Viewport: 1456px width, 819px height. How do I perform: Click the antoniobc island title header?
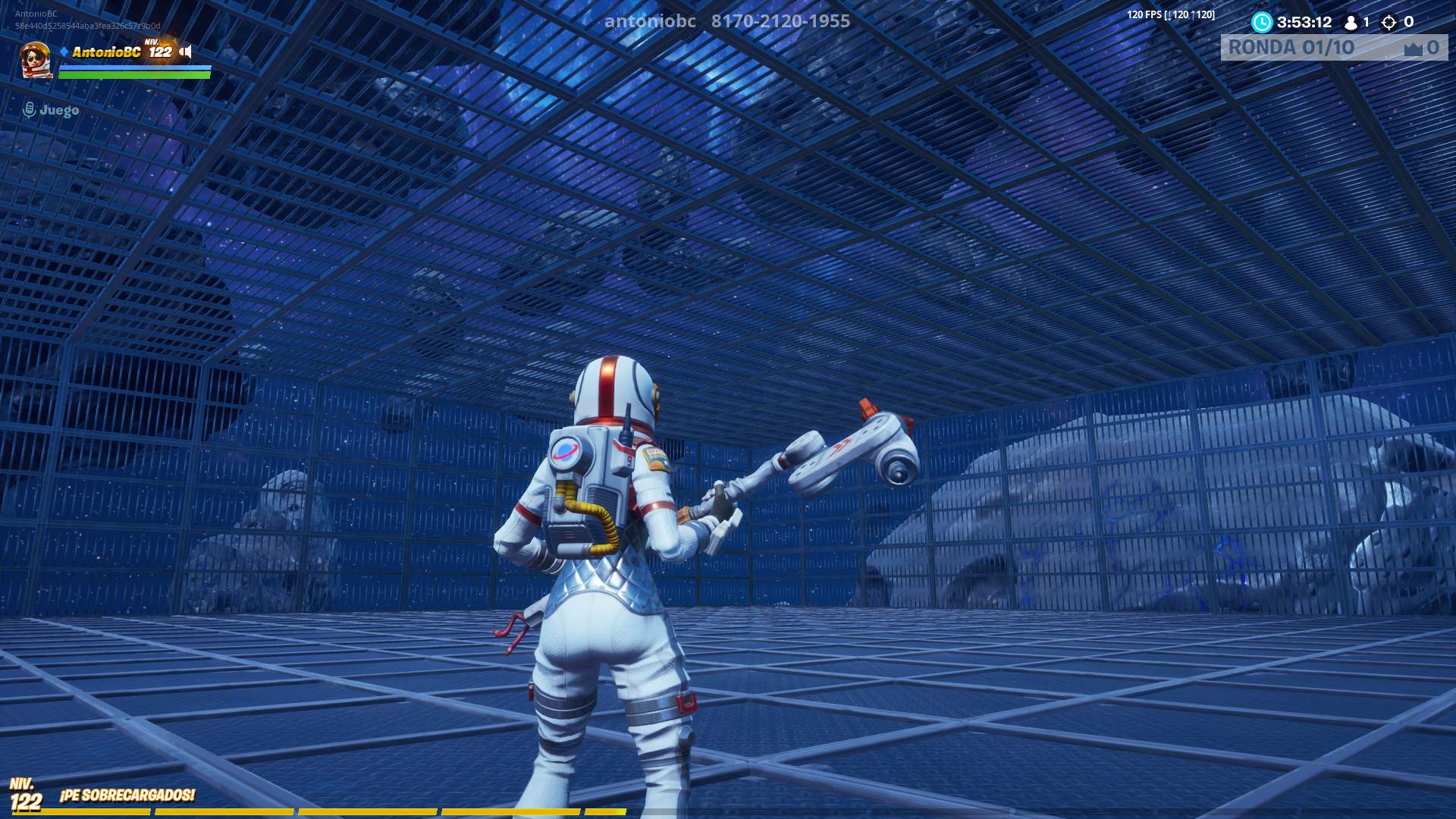(x=651, y=21)
